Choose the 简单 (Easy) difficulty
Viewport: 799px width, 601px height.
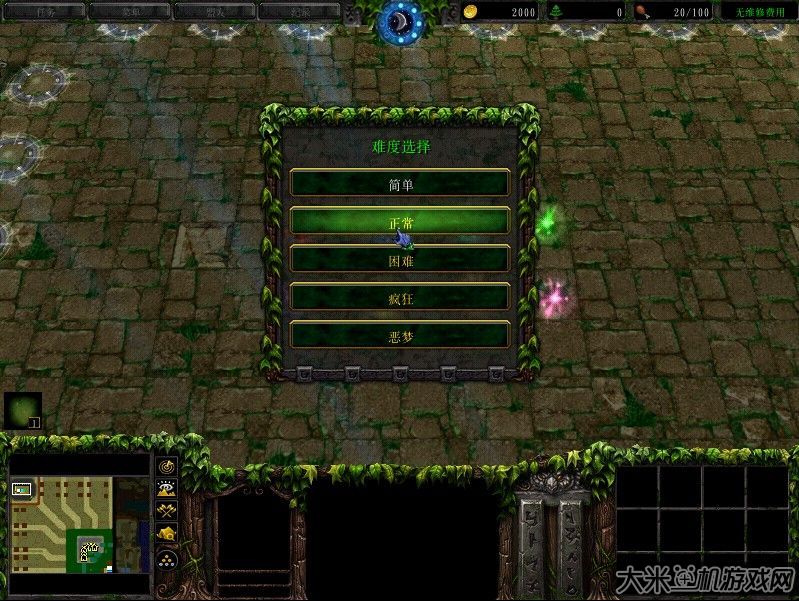[x=400, y=183]
